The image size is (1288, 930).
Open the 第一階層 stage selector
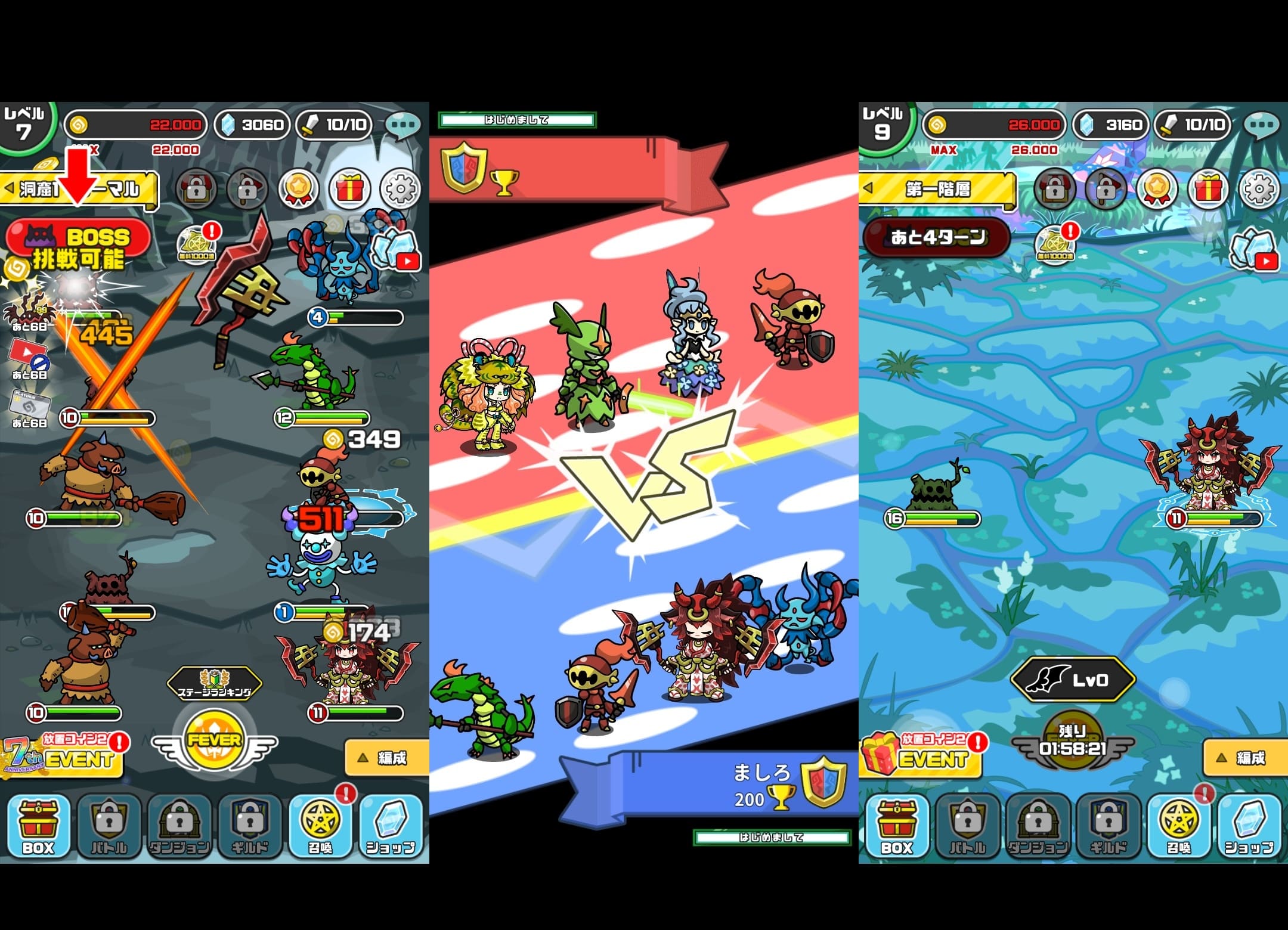point(937,190)
